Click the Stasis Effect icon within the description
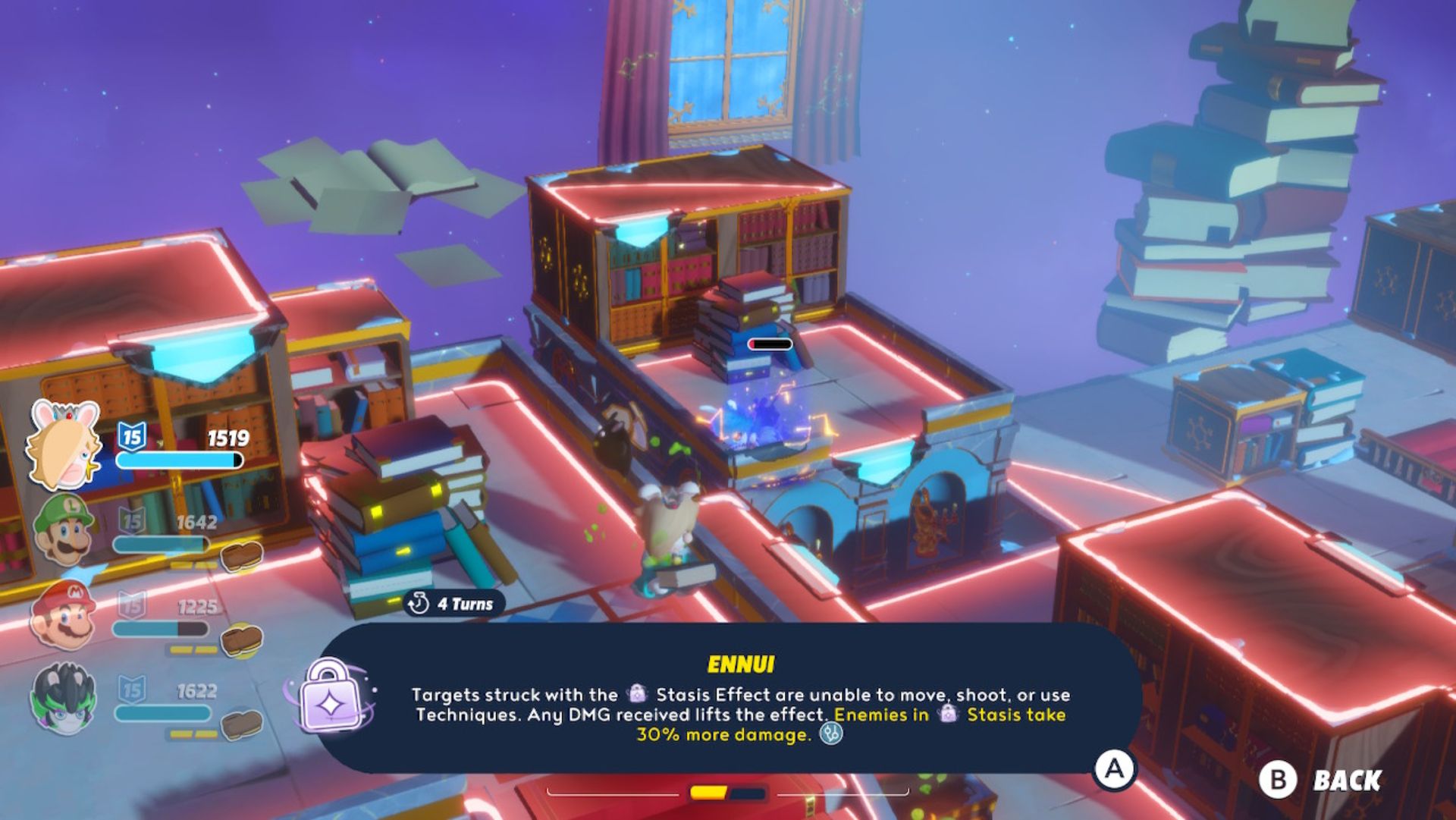 (x=637, y=694)
